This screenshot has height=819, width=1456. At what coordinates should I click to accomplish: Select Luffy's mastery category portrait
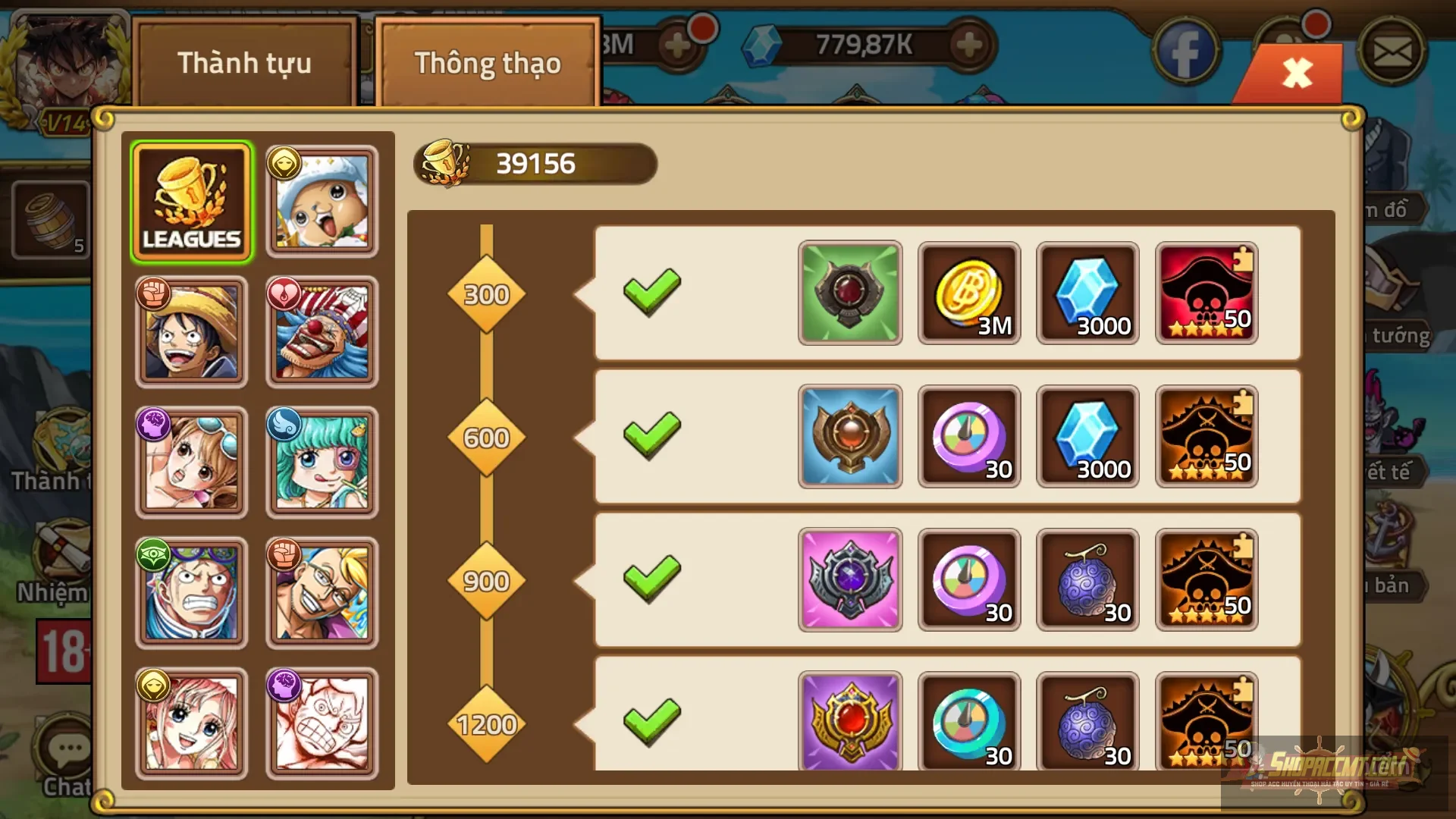coord(192,331)
